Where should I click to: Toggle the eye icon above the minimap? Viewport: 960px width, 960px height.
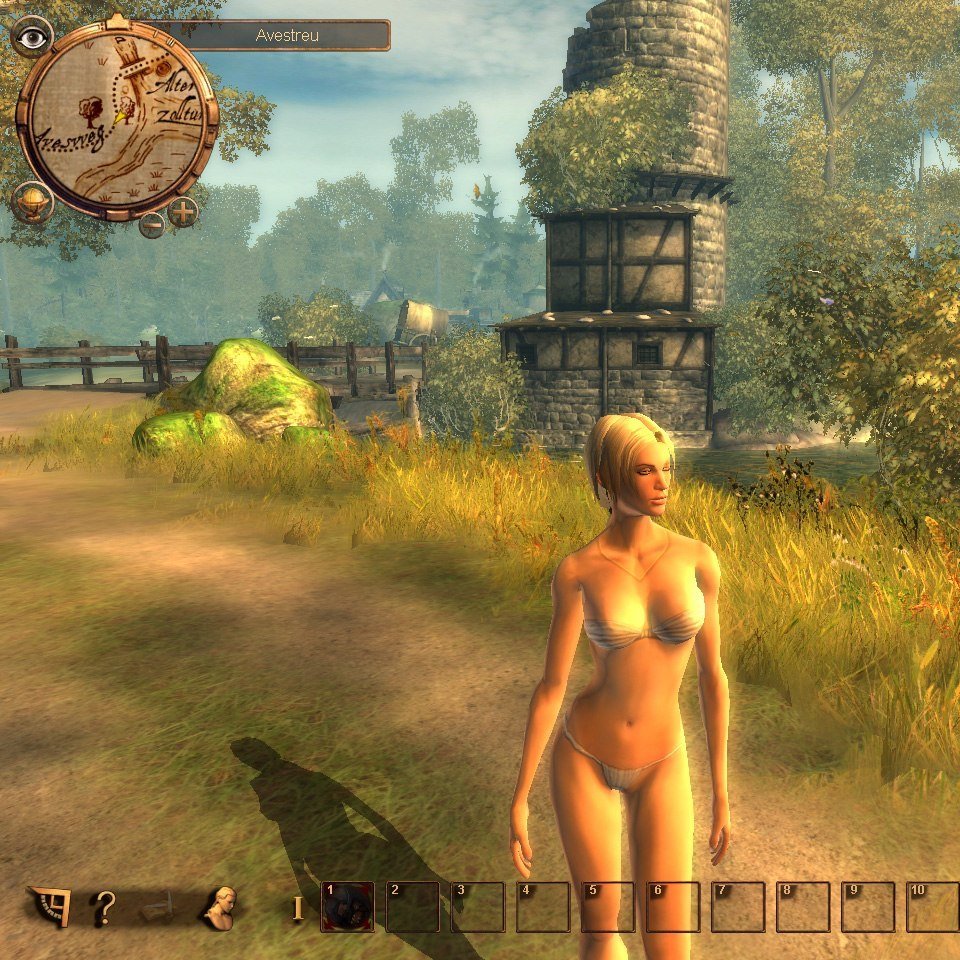(x=33, y=37)
